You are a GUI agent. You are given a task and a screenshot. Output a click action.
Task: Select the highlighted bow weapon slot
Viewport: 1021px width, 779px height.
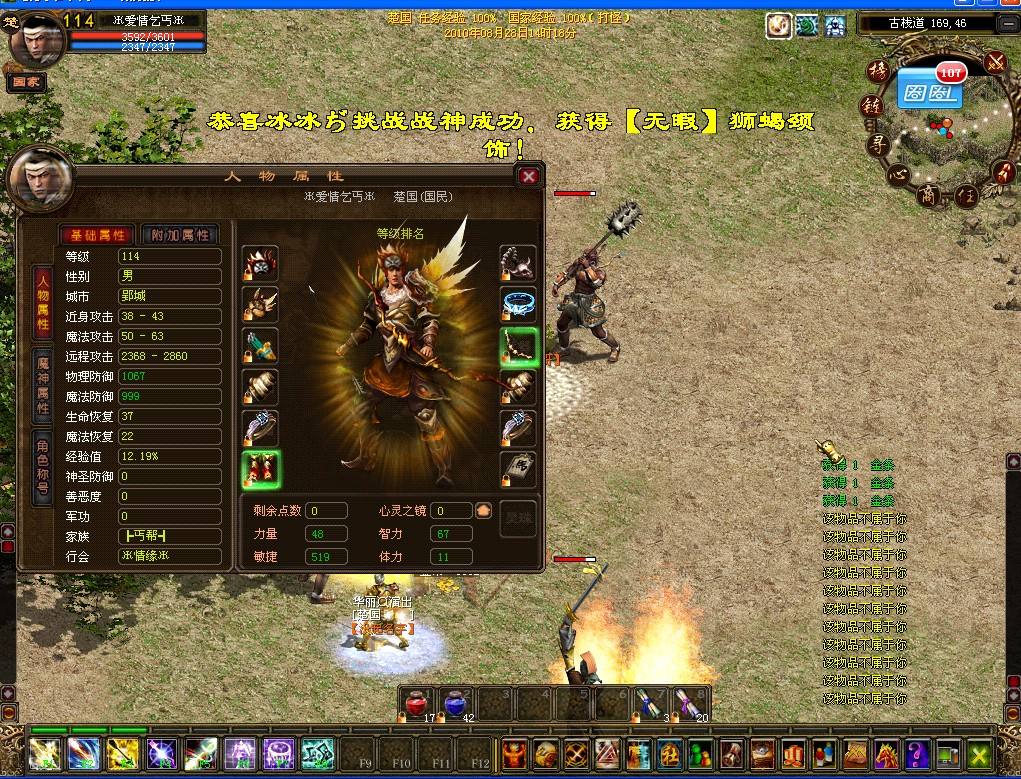pos(519,346)
